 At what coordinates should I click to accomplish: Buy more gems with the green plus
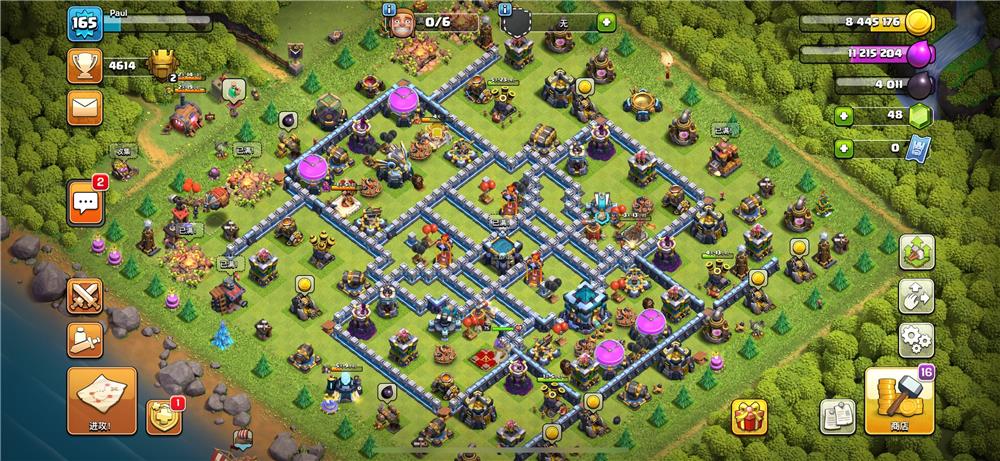pyautogui.click(x=844, y=116)
